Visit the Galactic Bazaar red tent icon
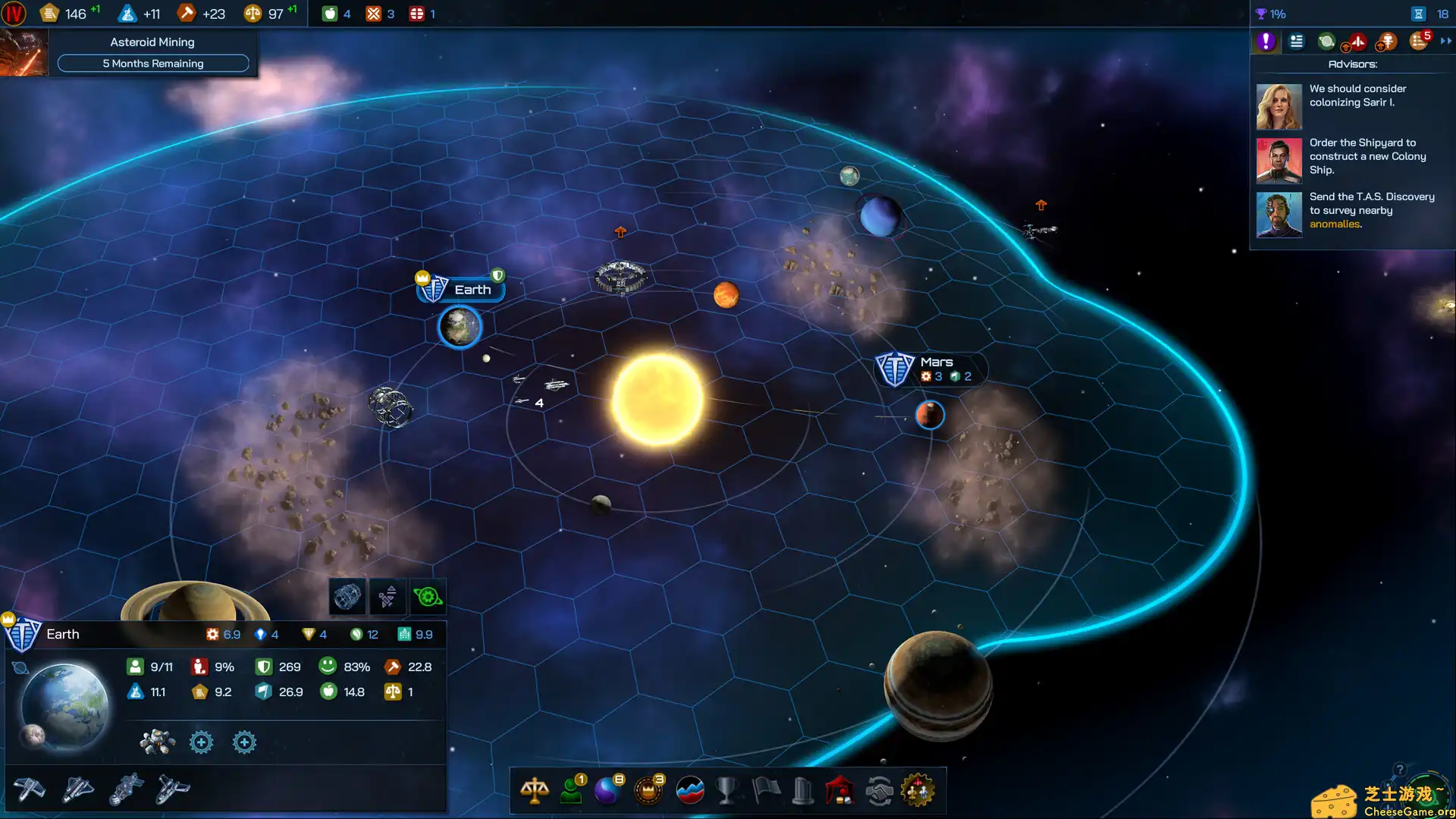The height and width of the screenshot is (819, 1456). click(x=842, y=791)
